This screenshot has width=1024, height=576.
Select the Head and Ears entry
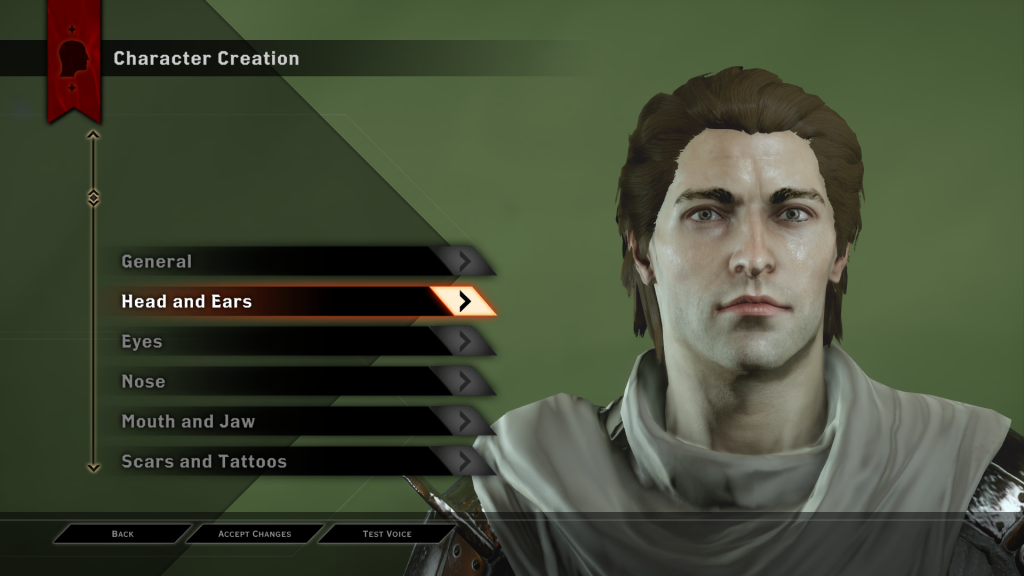pos(300,302)
